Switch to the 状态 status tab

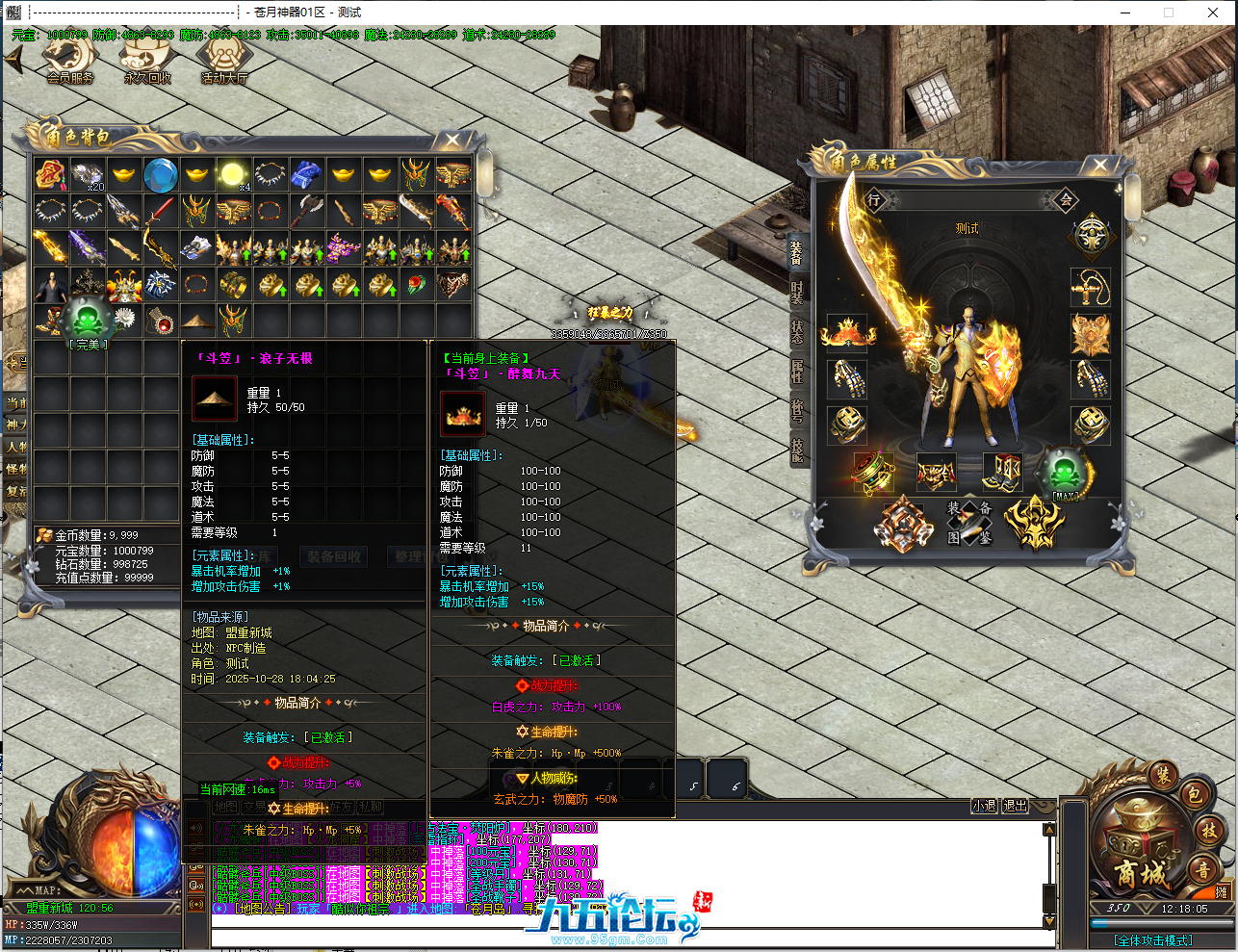coord(797,332)
